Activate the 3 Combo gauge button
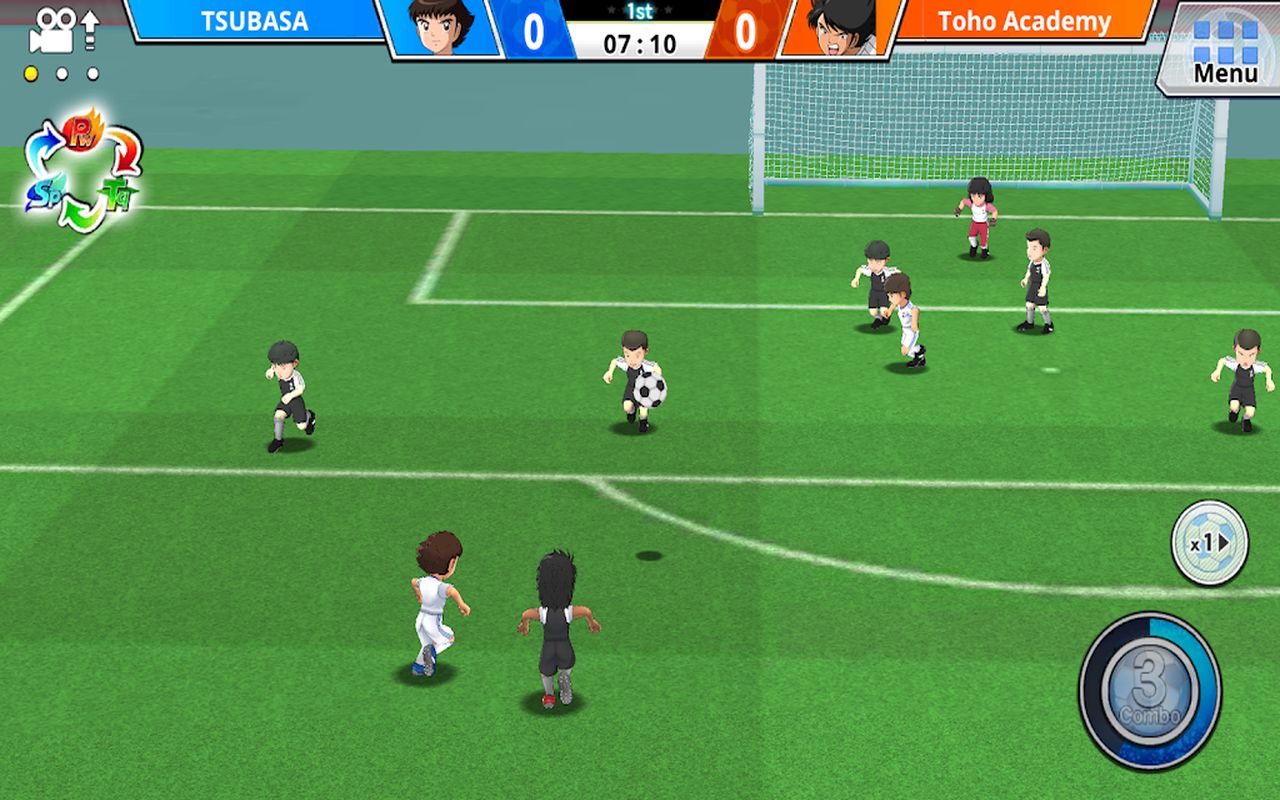This screenshot has width=1280, height=800. (x=1149, y=691)
